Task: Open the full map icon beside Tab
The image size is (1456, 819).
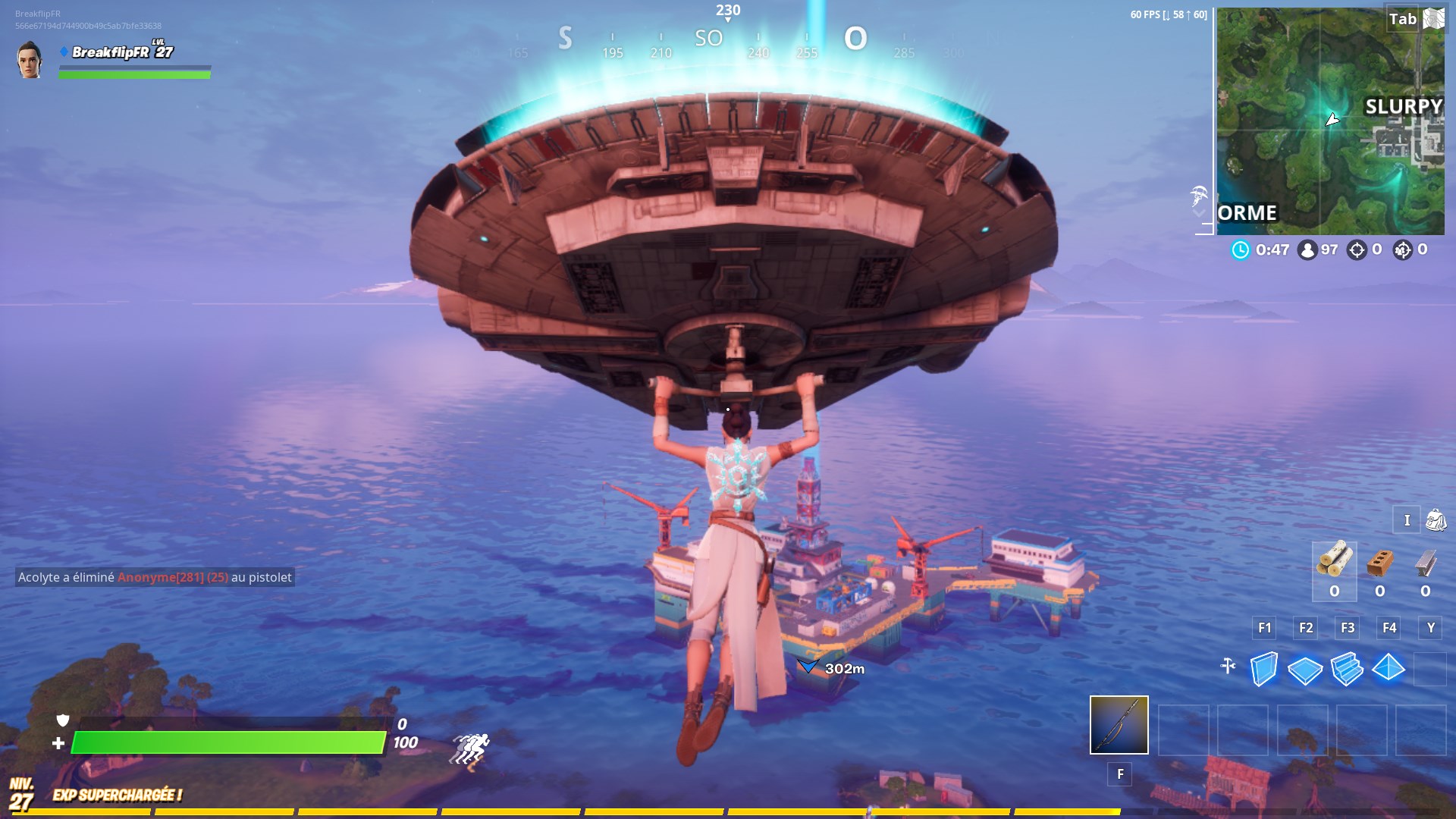Action: 1434,19
